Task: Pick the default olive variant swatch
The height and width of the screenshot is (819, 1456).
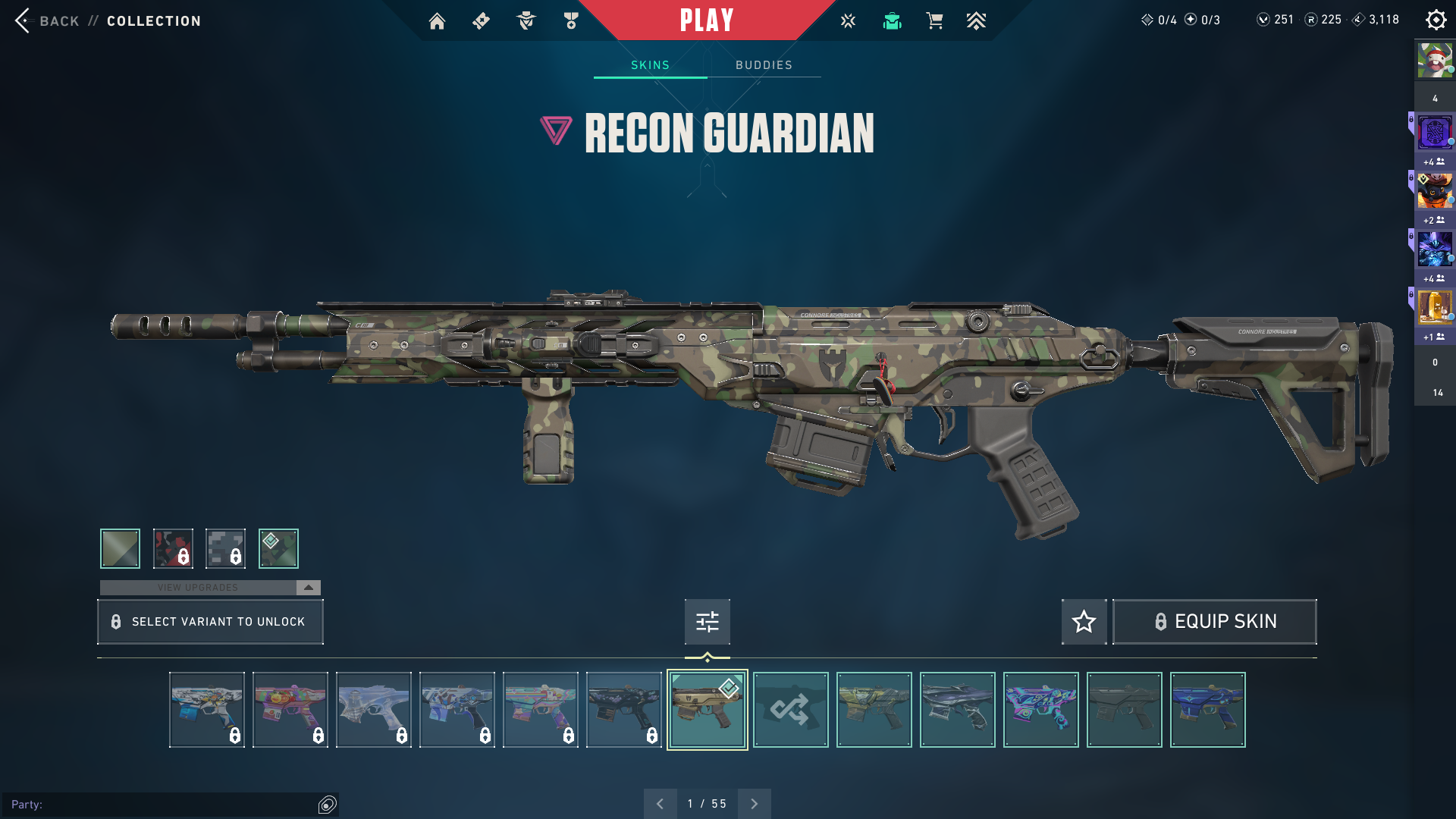Action: (x=120, y=548)
